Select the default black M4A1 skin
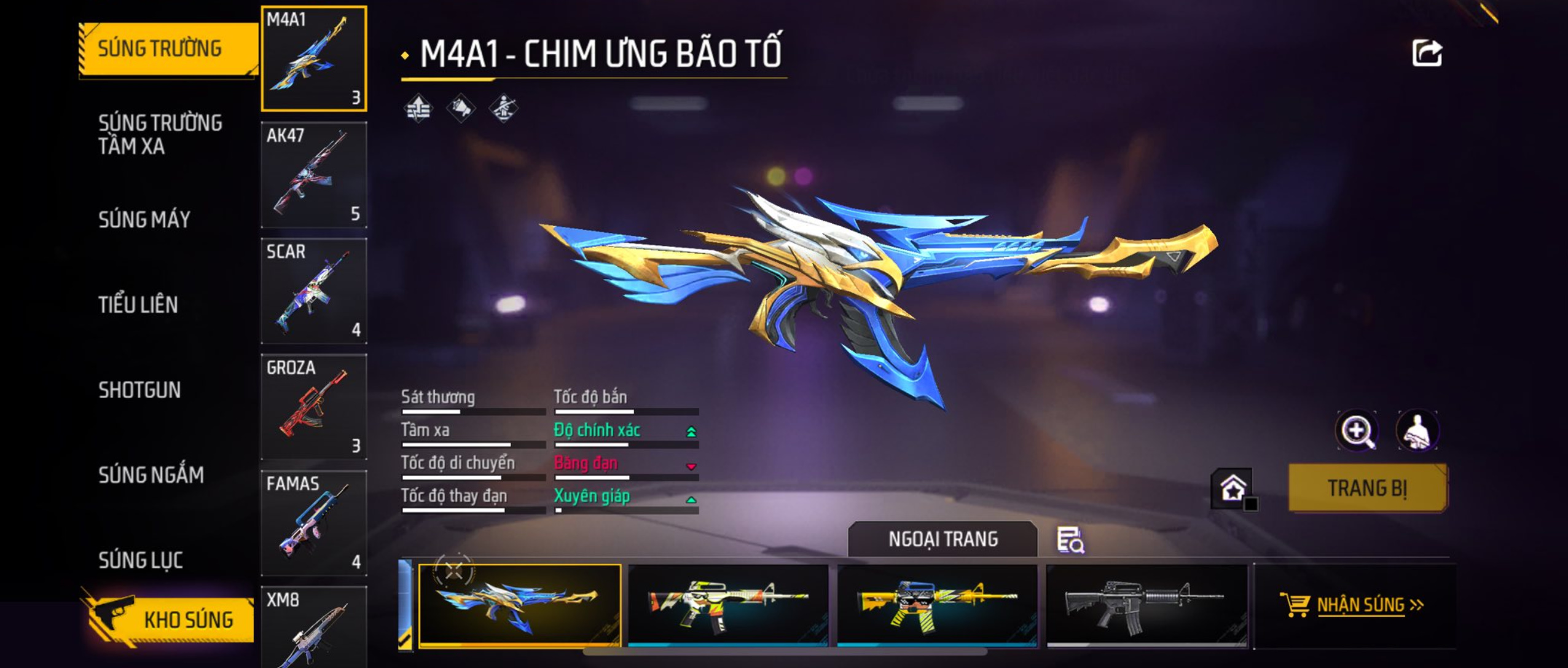The image size is (1568, 668). 1147,605
